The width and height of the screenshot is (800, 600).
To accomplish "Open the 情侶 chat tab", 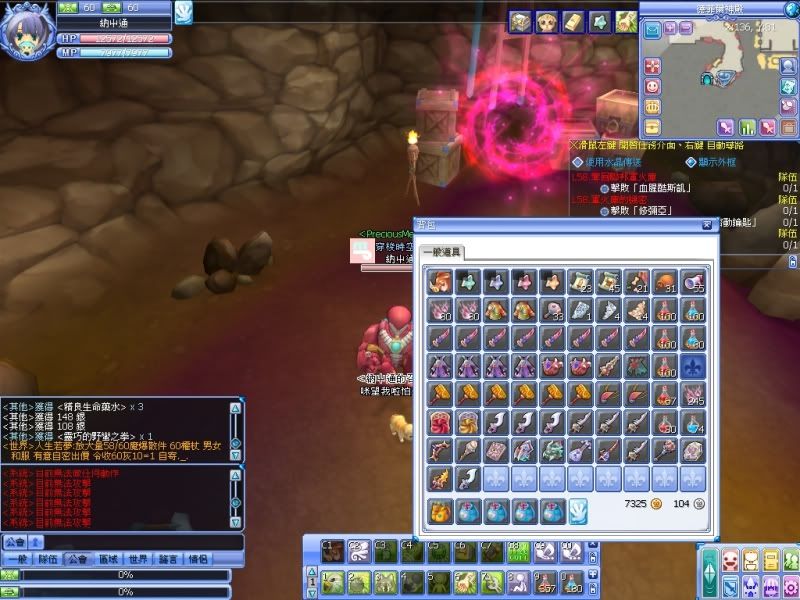I will coord(199,560).
